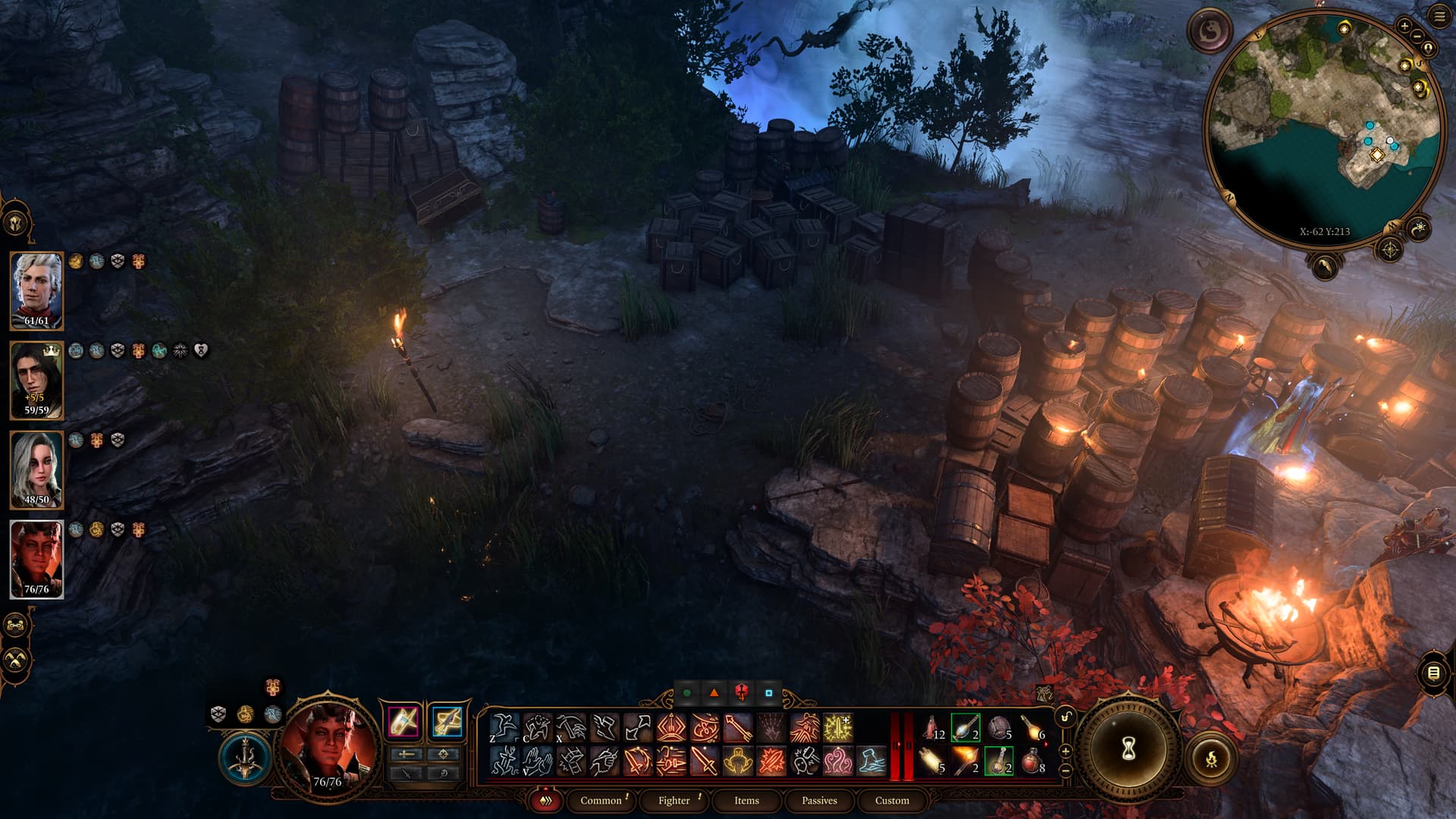The image size is (1456, 819).
Task: Toggle the hotbar lock icon
Action: pyautogui.click(x=1065, y=717)
